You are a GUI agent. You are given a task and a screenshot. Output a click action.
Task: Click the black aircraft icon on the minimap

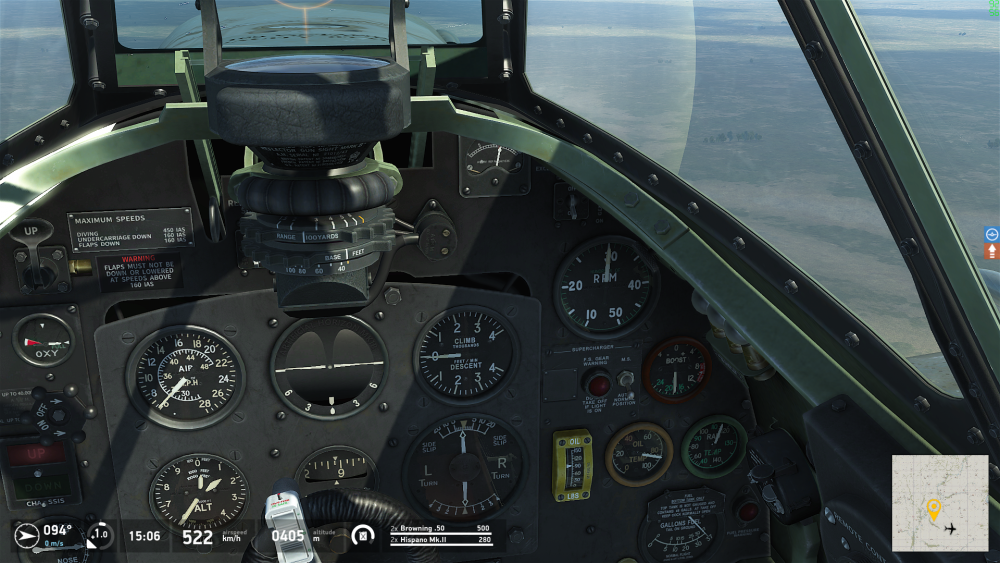pyautogui.click(x=950, y=528)
